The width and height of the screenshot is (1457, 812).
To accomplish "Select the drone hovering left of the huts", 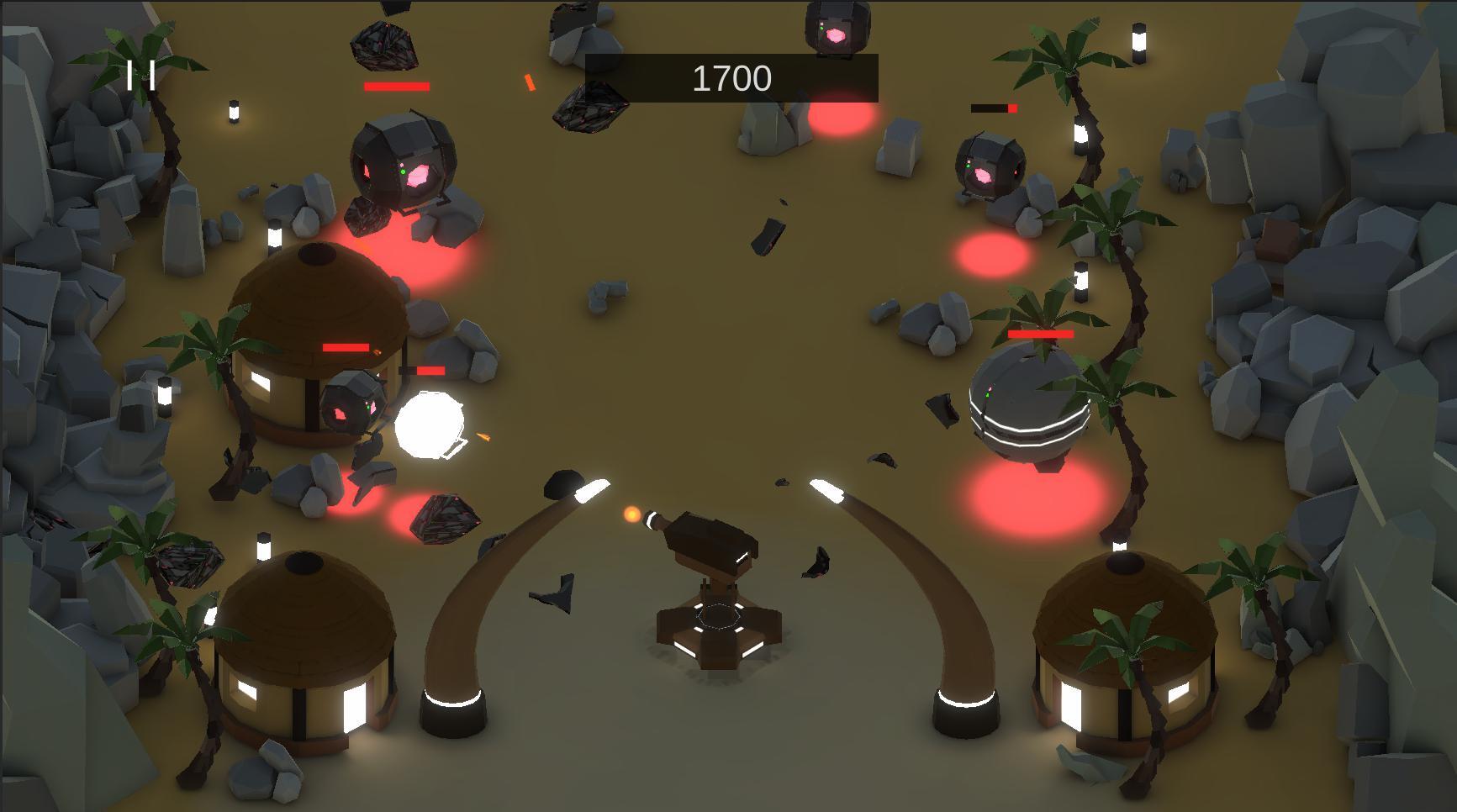I will [402, 164].
